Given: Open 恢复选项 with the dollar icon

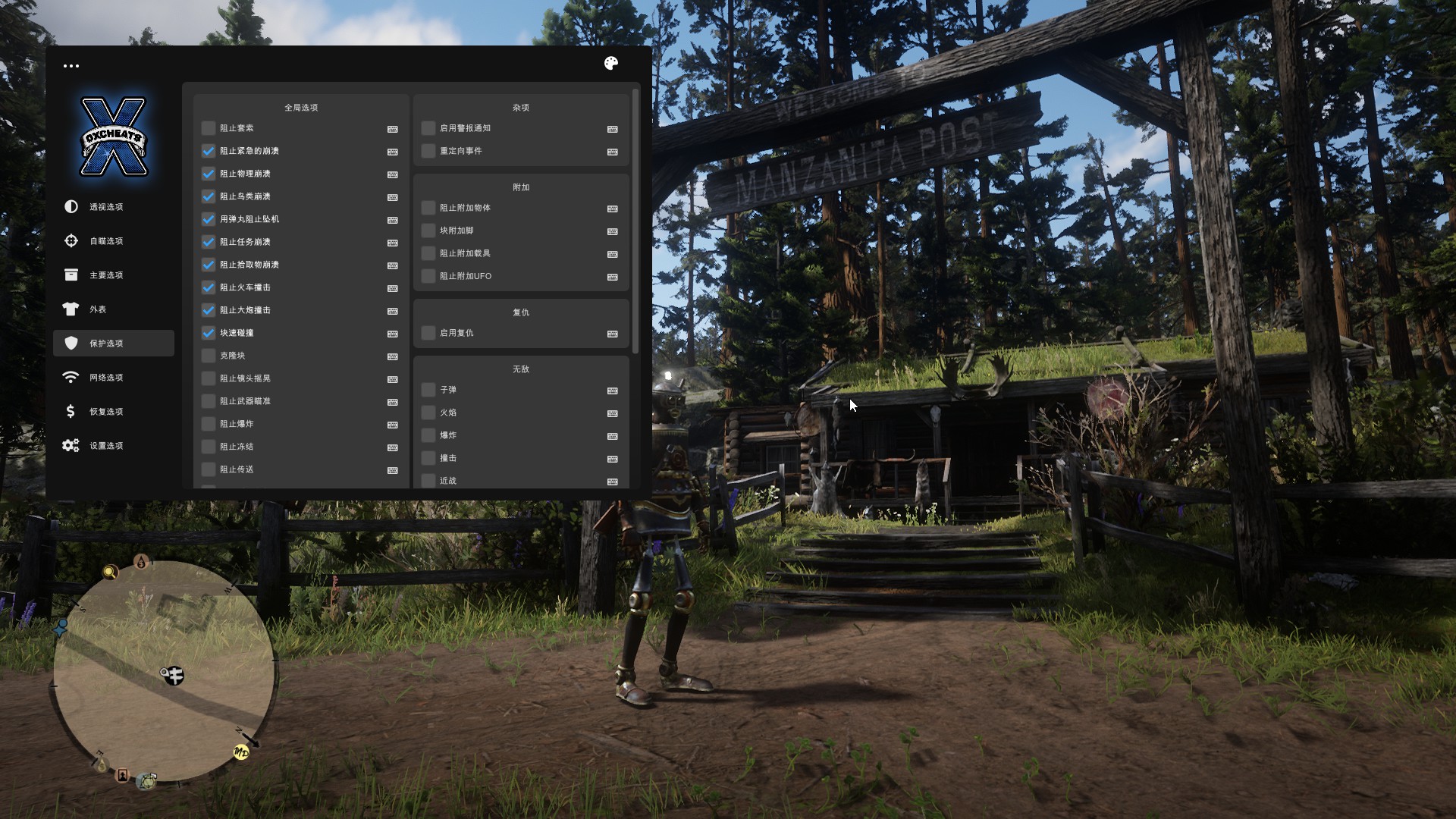Looking at the screenshot, I should [106, 412].
